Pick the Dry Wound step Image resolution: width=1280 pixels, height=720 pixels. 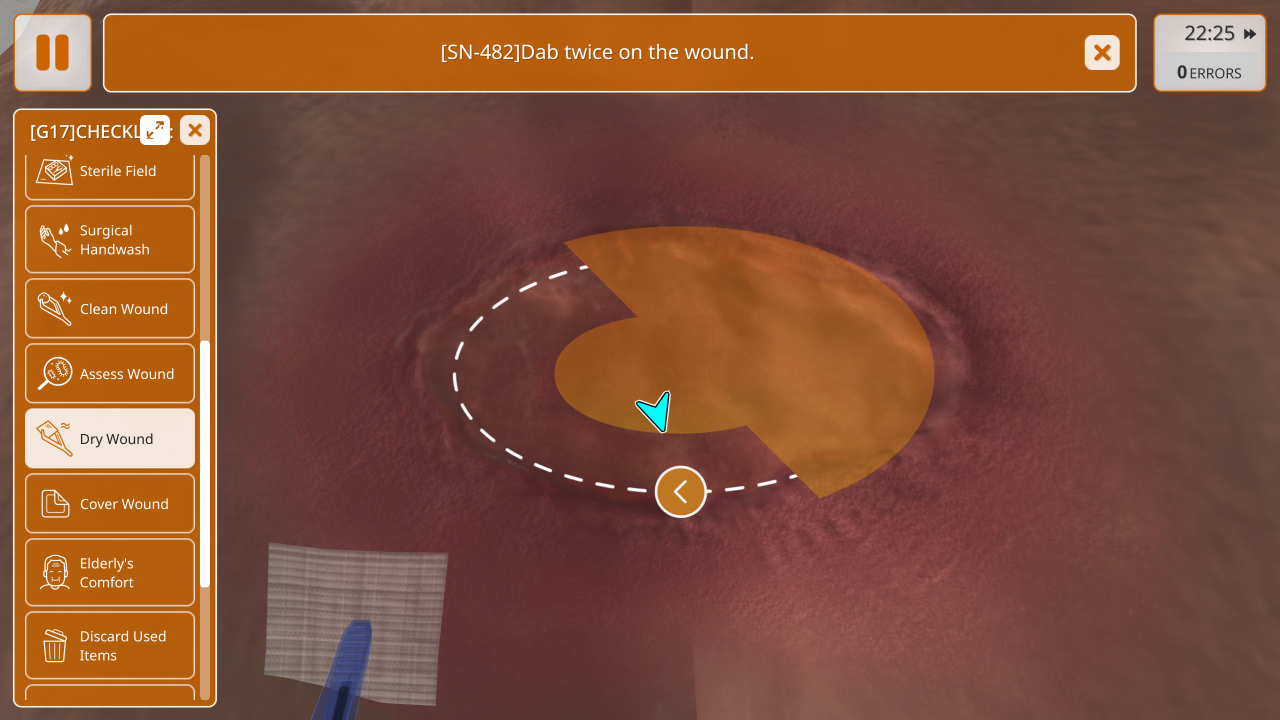point(110,439)
